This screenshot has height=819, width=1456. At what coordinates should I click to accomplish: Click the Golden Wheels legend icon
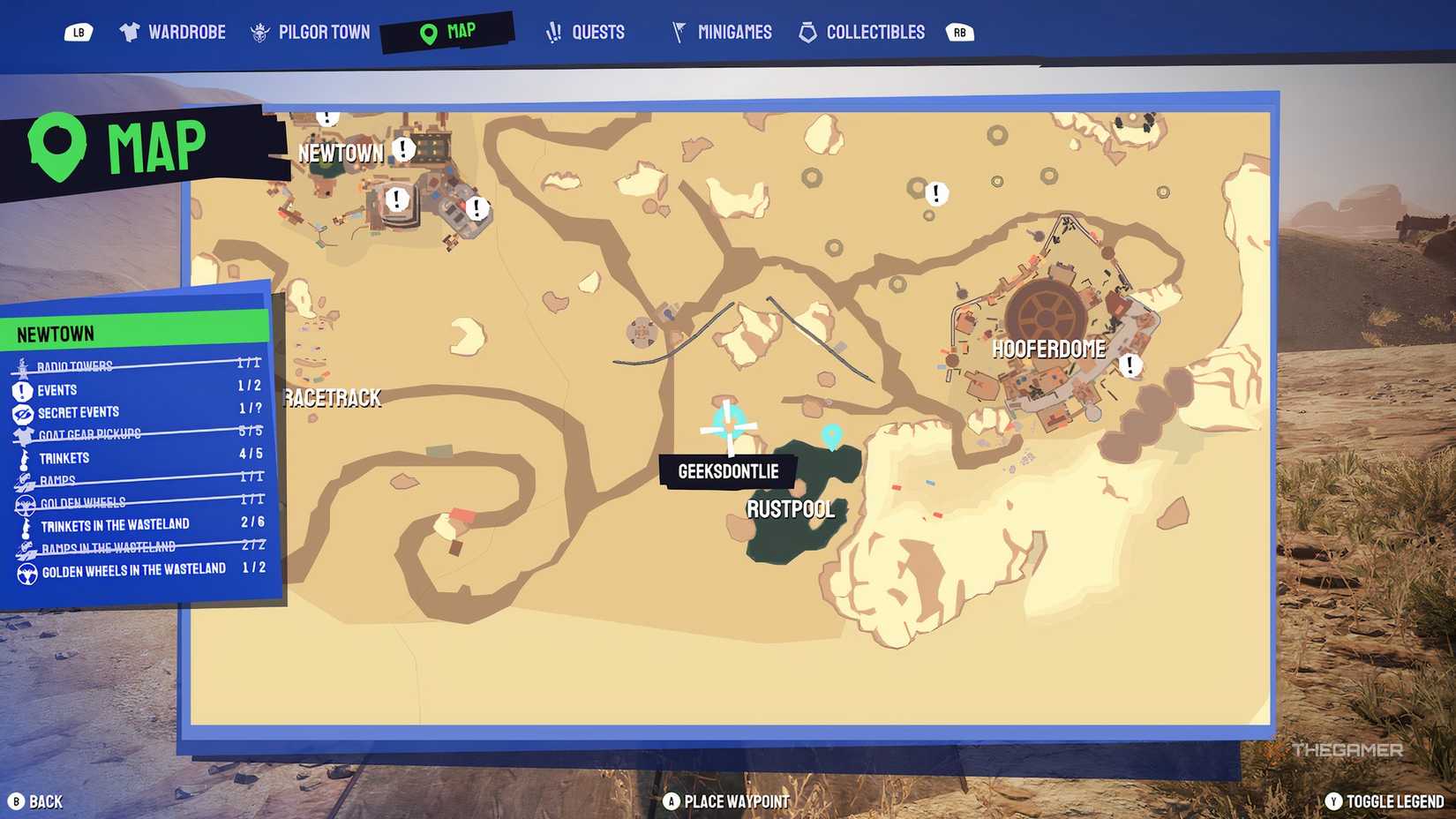26,504
